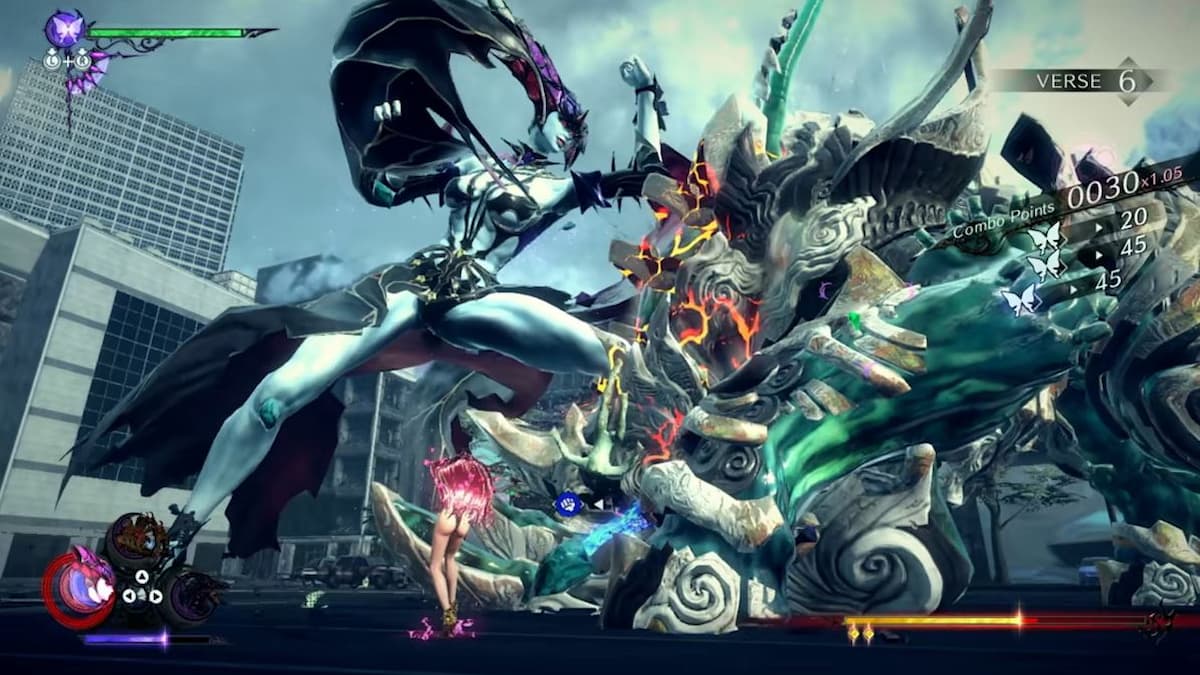
Task: Click the purple butterfly emblem
Action: 65,29
